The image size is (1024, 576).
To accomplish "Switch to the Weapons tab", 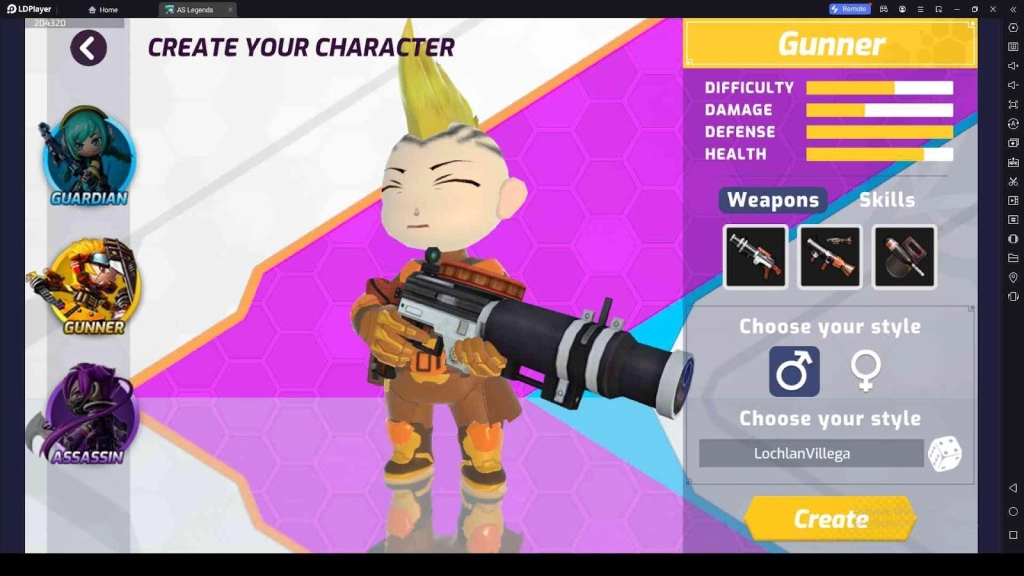I will [x=773, y=200].
